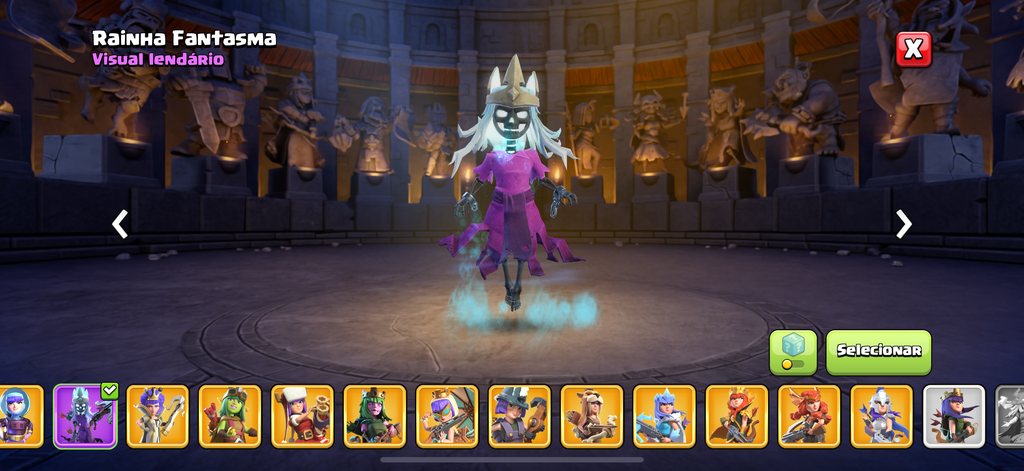Show the next skin with the right arrow
This screenshot has height=471, width=1024.
[904, 223]
